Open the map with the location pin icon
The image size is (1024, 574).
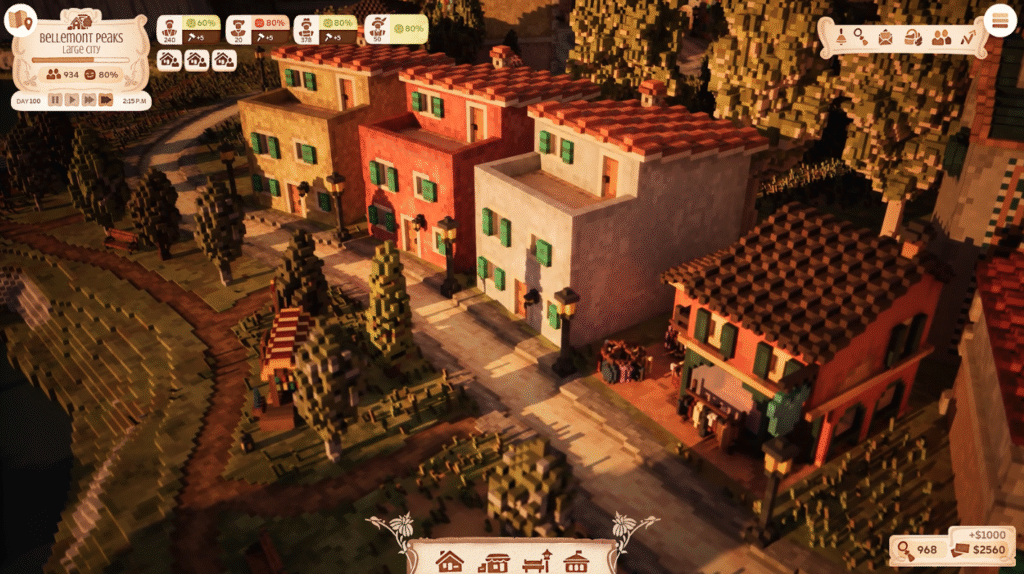tap(21, 19)
